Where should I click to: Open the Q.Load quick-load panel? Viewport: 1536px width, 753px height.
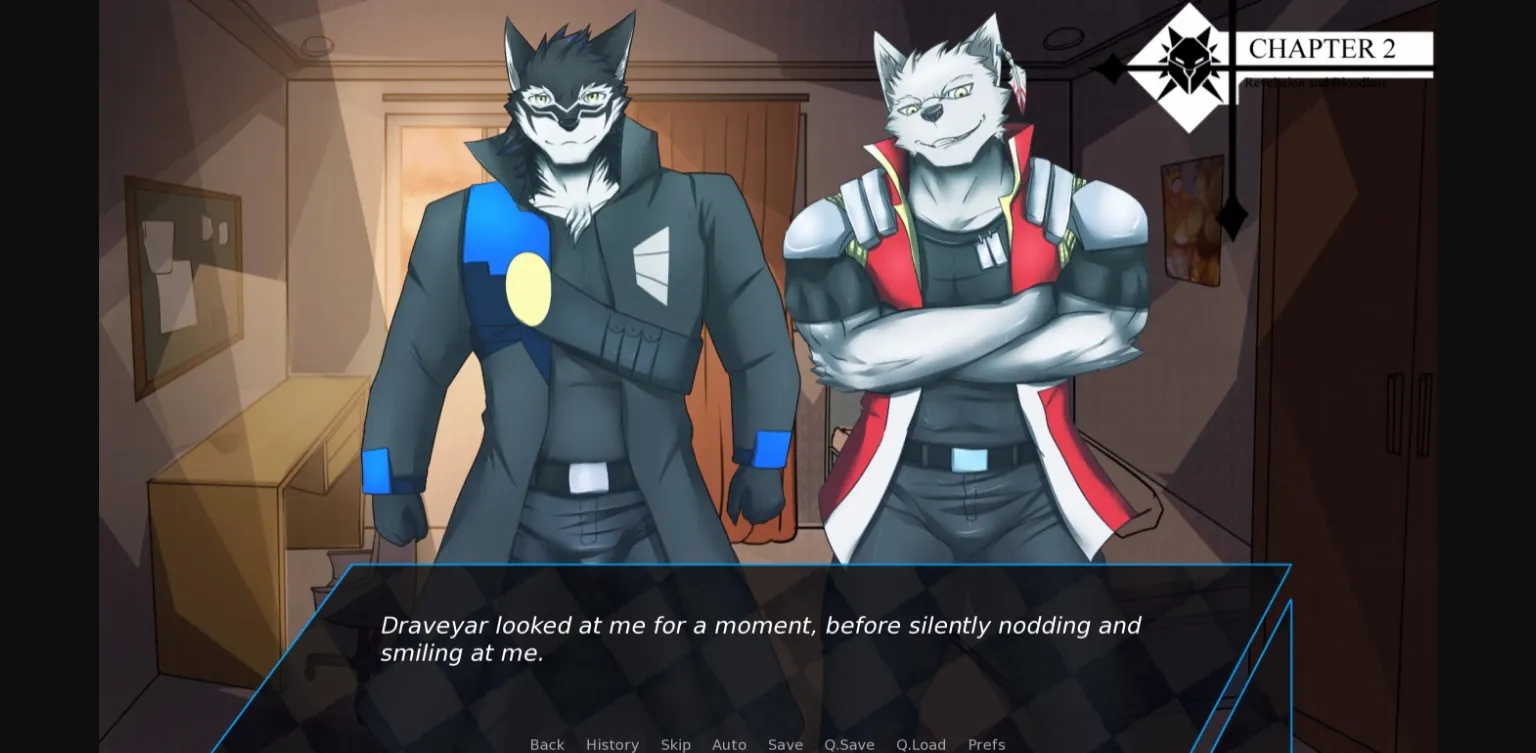[x=921, y=745]
